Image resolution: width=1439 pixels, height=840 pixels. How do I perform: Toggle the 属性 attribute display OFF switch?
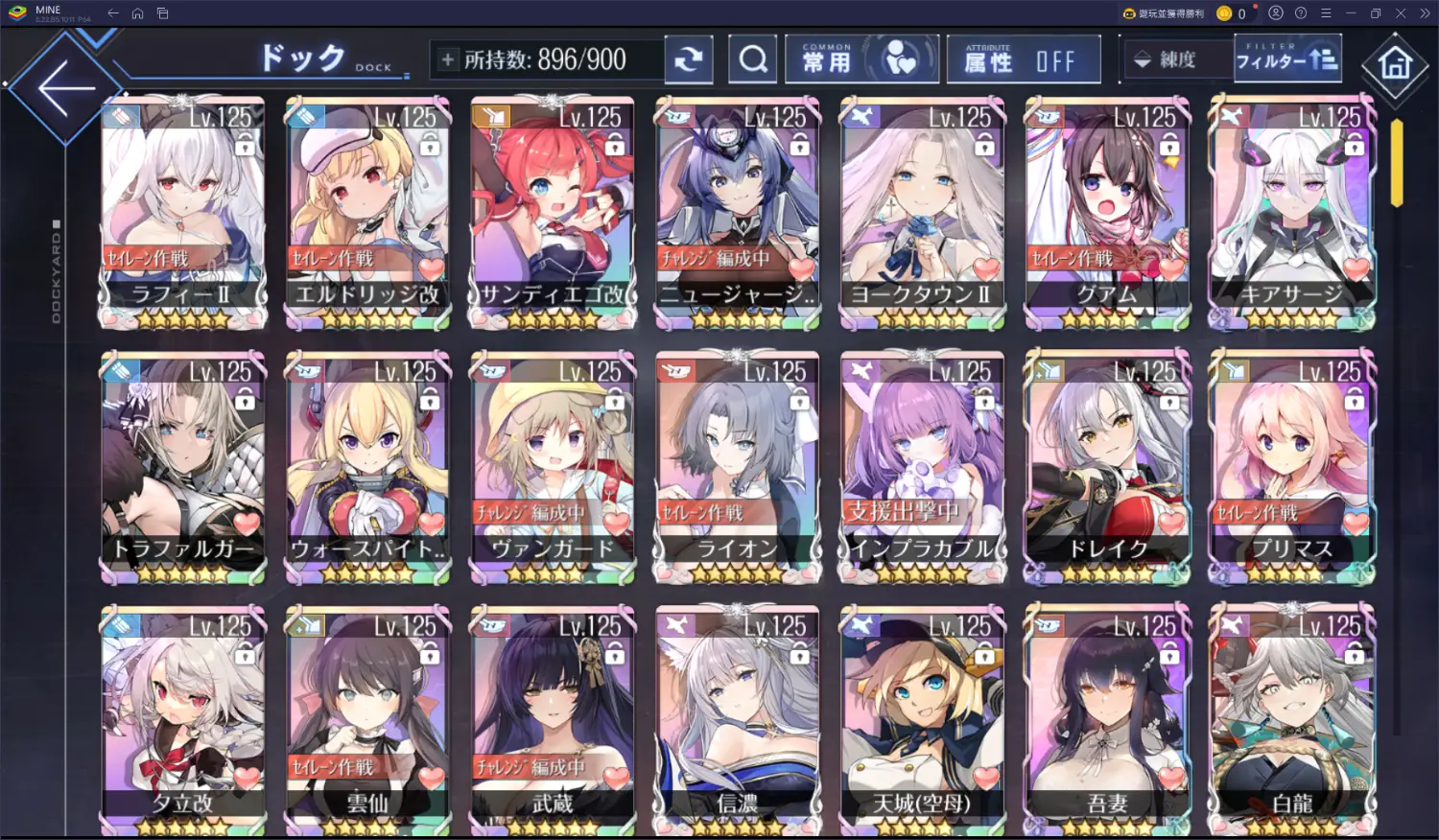pos(1023,61)
